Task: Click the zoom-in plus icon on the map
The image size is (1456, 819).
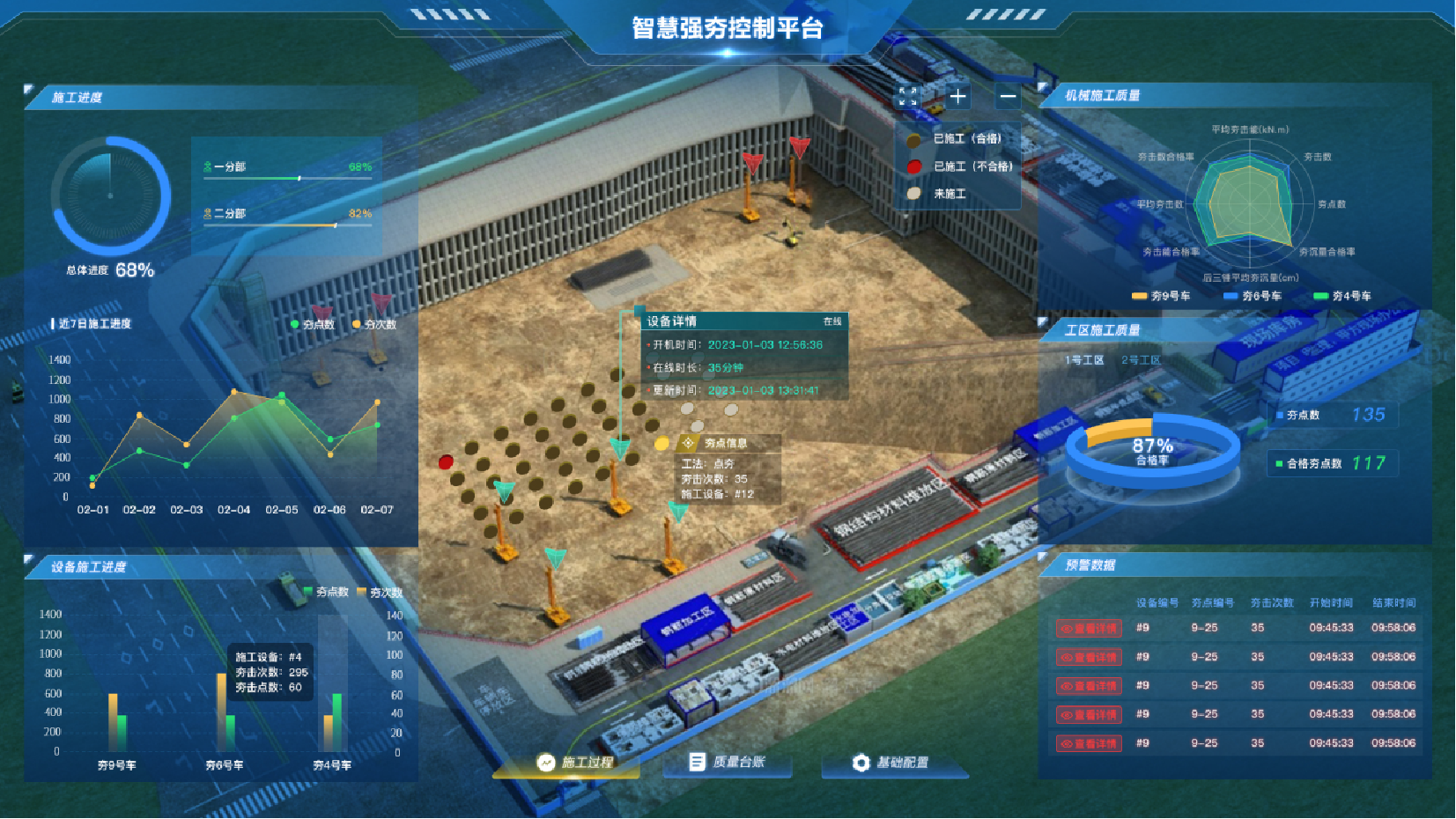Action: (957, 96)
